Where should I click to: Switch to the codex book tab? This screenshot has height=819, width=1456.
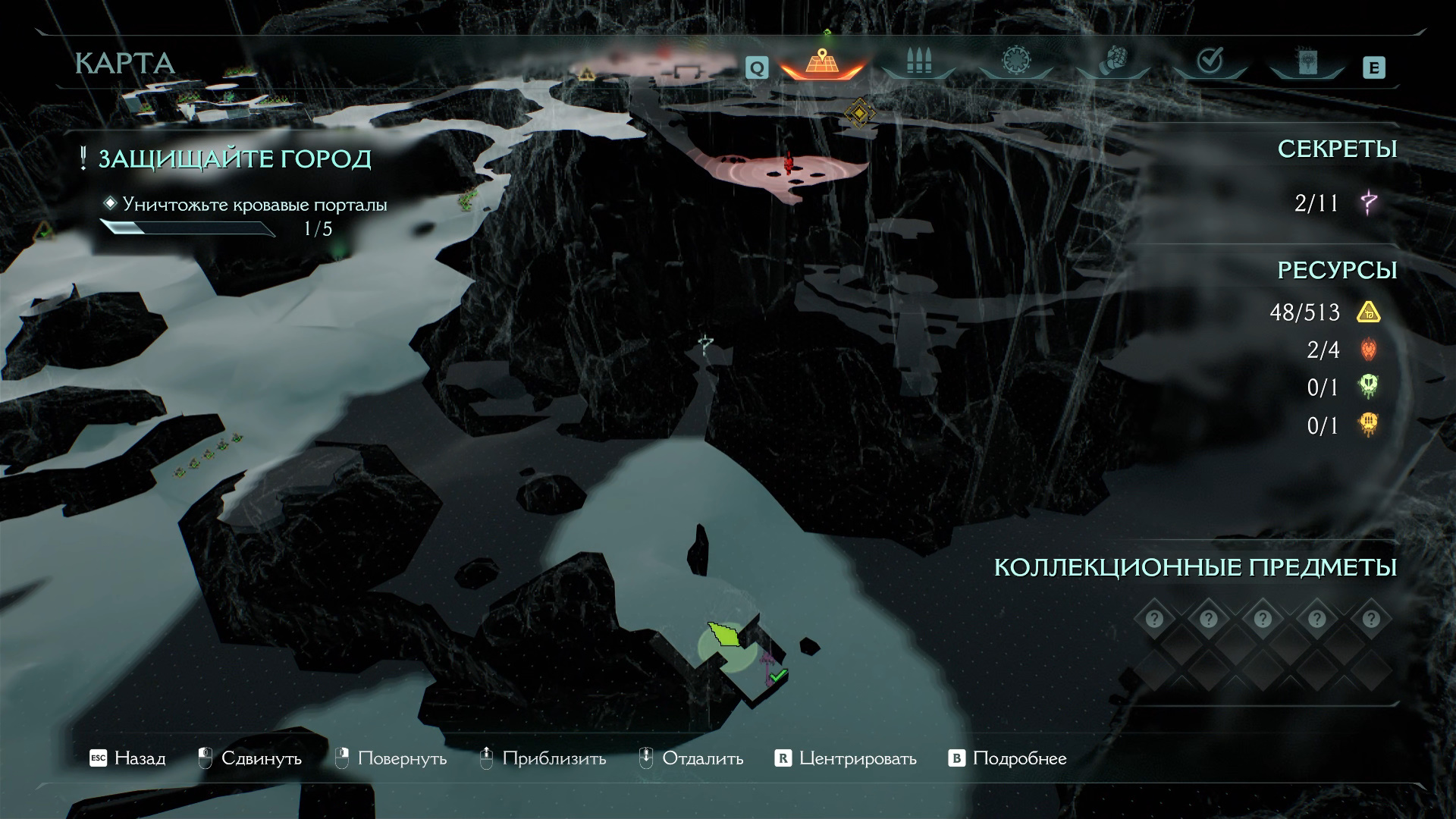click(x=1307, y=62)
